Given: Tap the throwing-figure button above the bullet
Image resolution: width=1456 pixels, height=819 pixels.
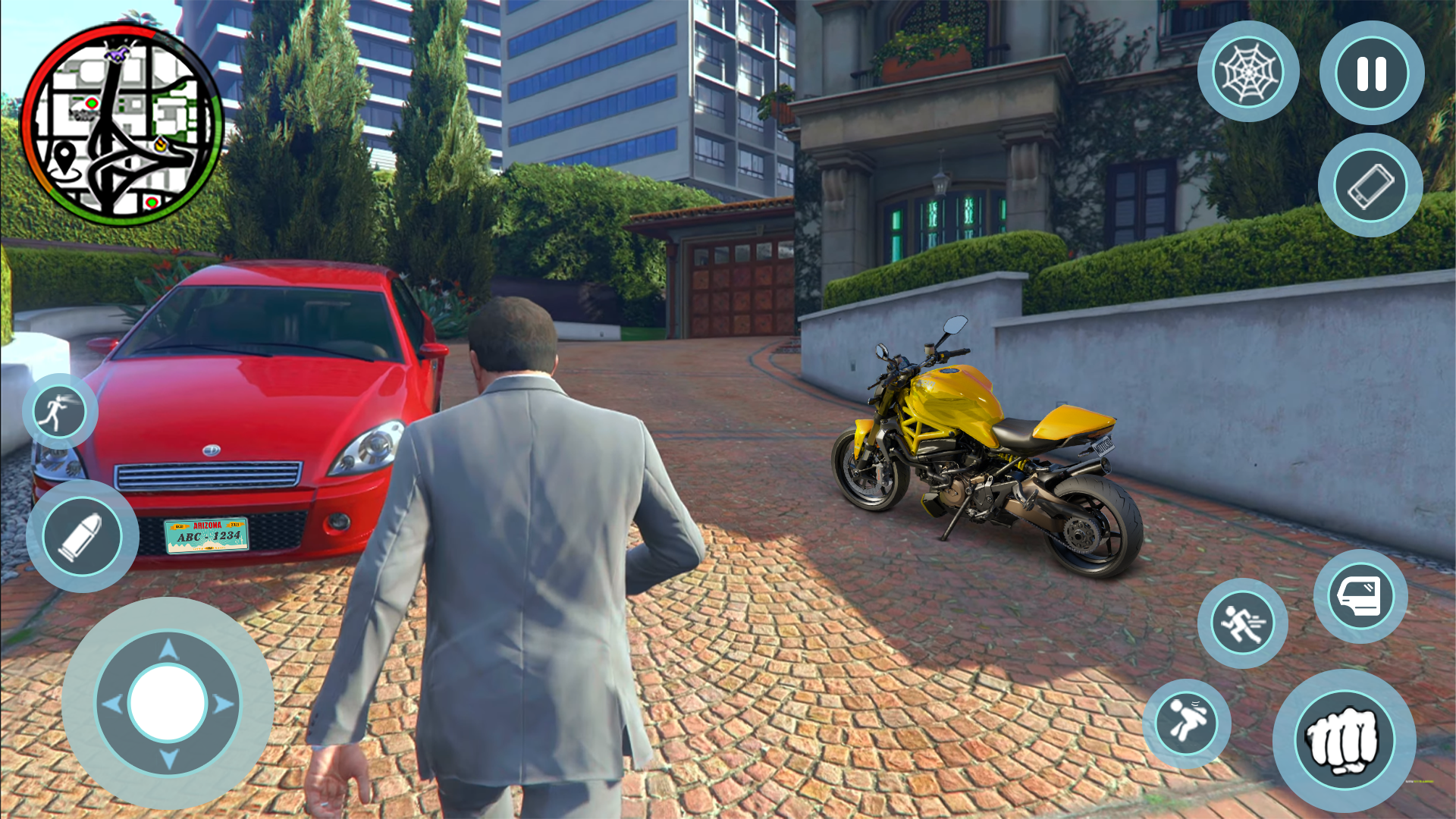Looking at the screenshot, I should pos(60,412).
